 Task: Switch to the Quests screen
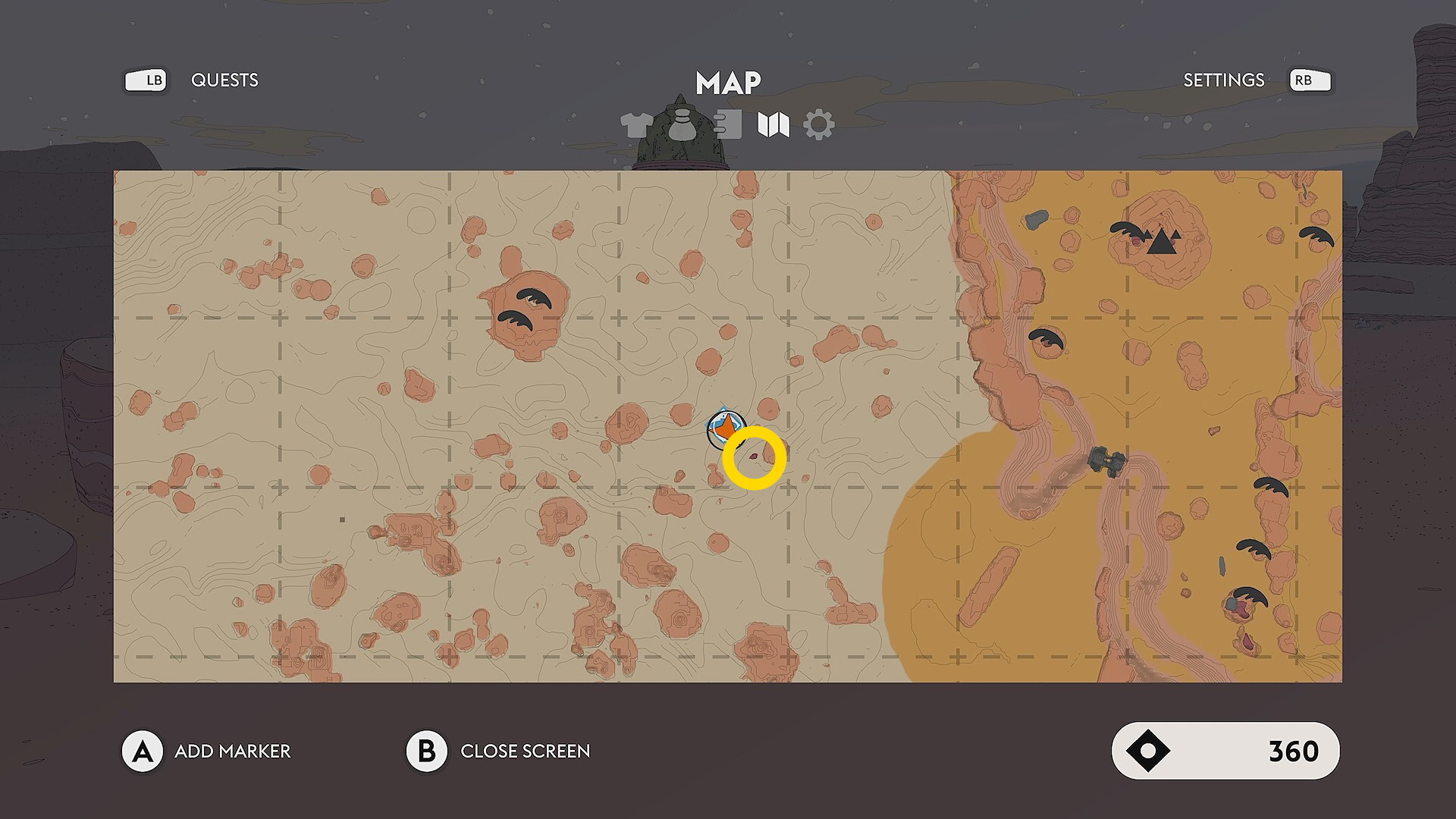click(x=224, y=80)
